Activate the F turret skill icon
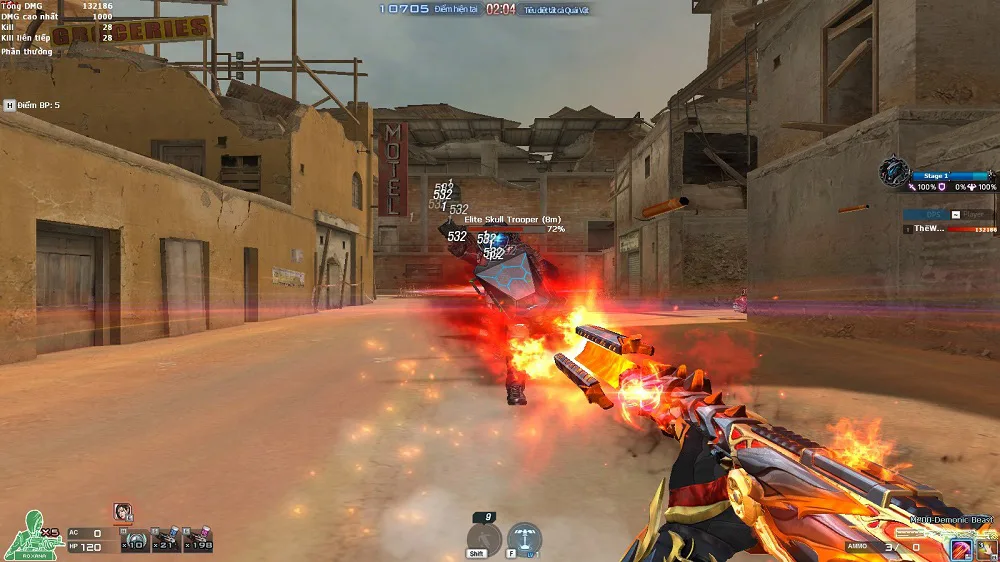 click(x=524, y=538)
